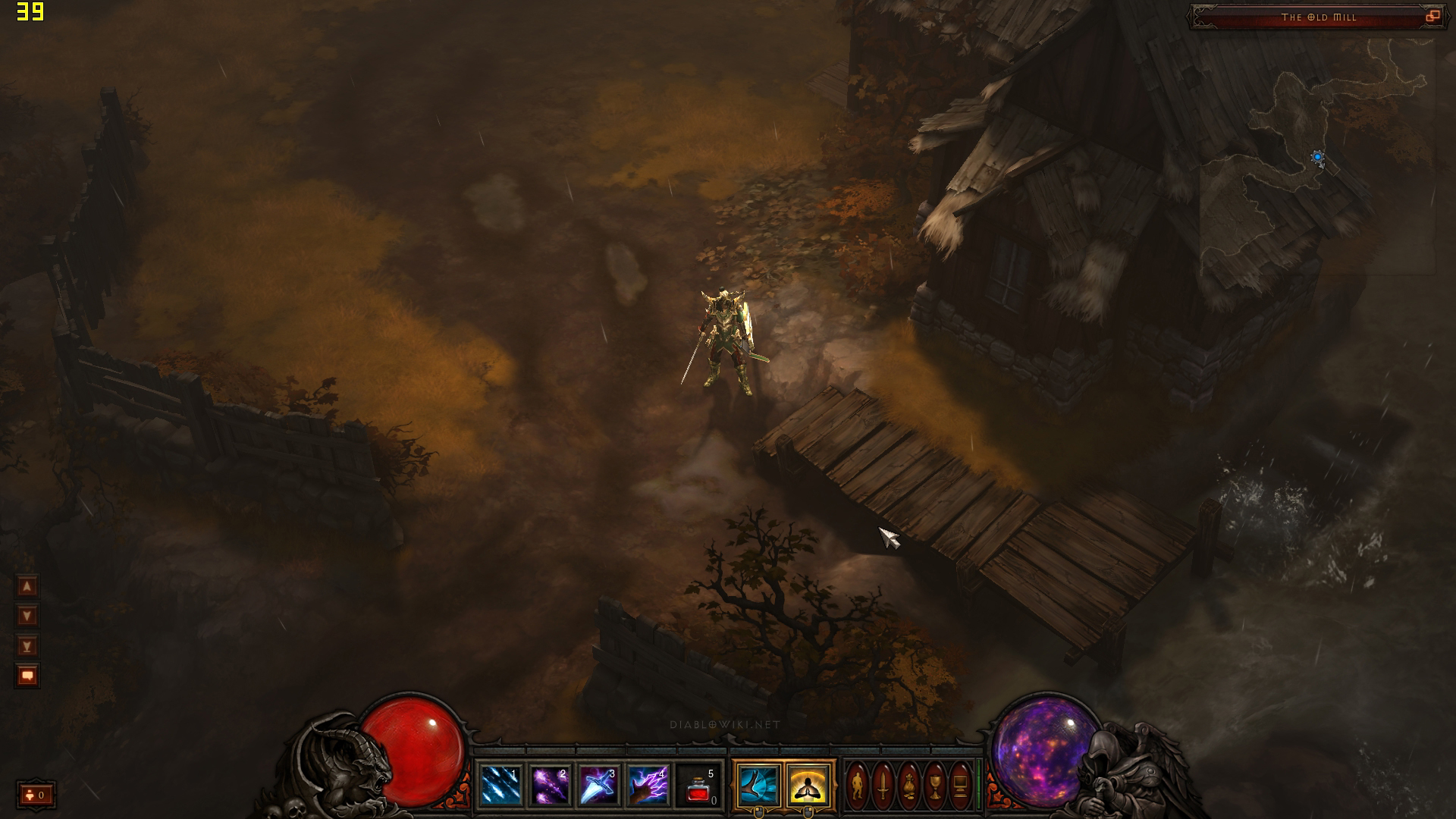Select the blue left-mouse skill icon
The width and height of the screenshot is (1456, 819).
pyautogui.click(x=758, y=786)
